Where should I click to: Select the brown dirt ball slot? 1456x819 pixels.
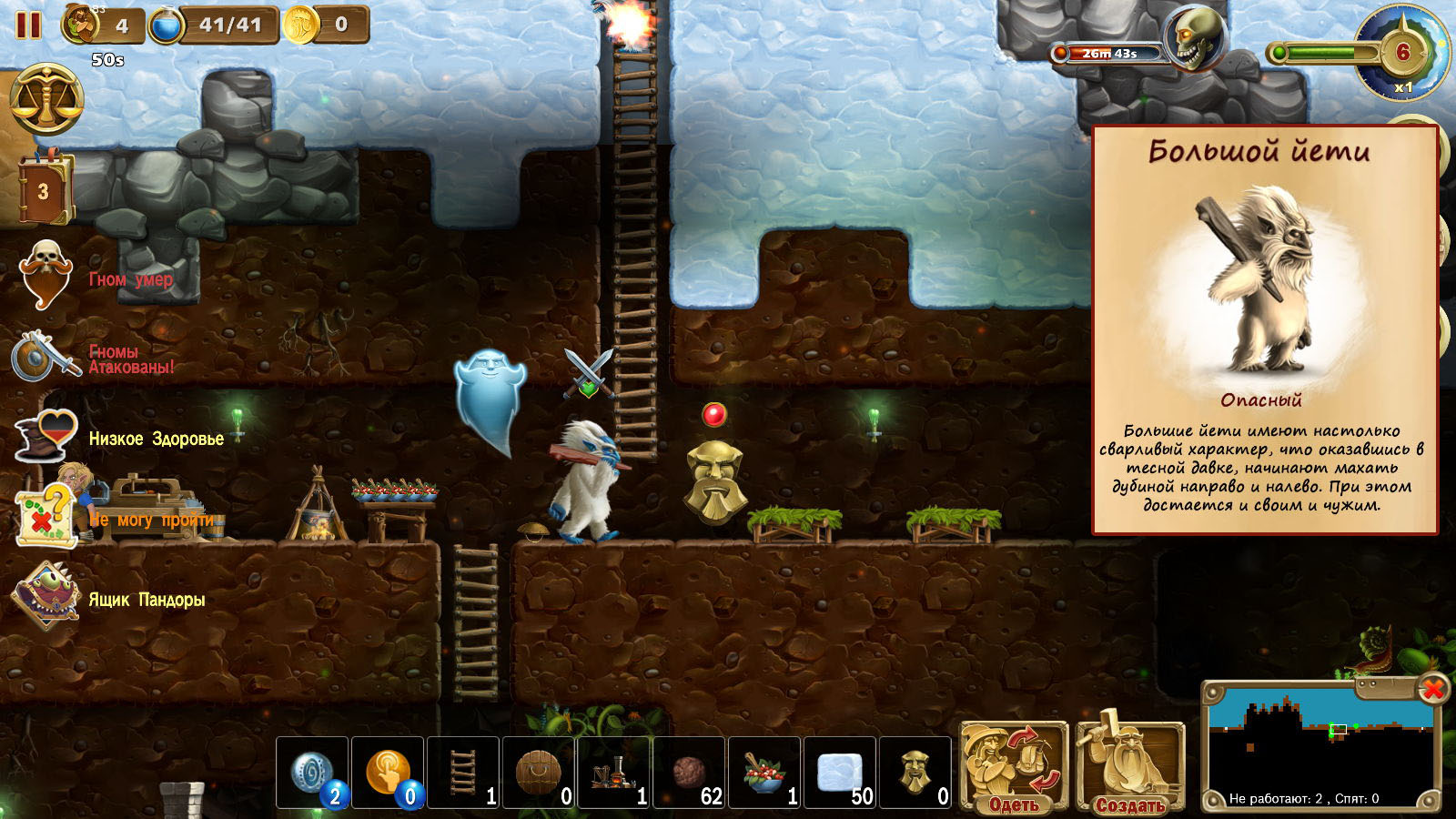click(x=689, y=773)
